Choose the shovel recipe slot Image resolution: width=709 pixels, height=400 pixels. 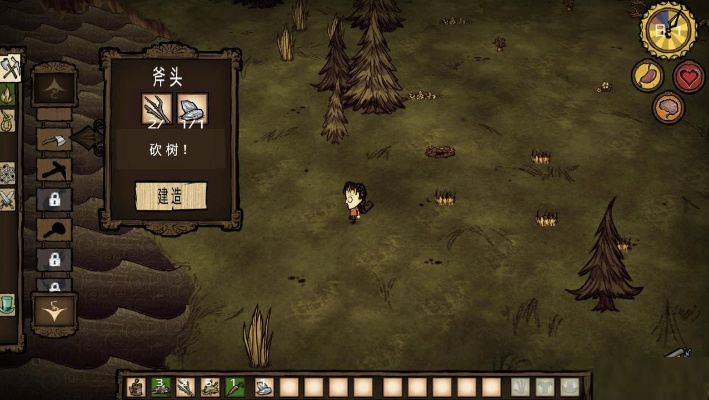(x=54, y=229)
